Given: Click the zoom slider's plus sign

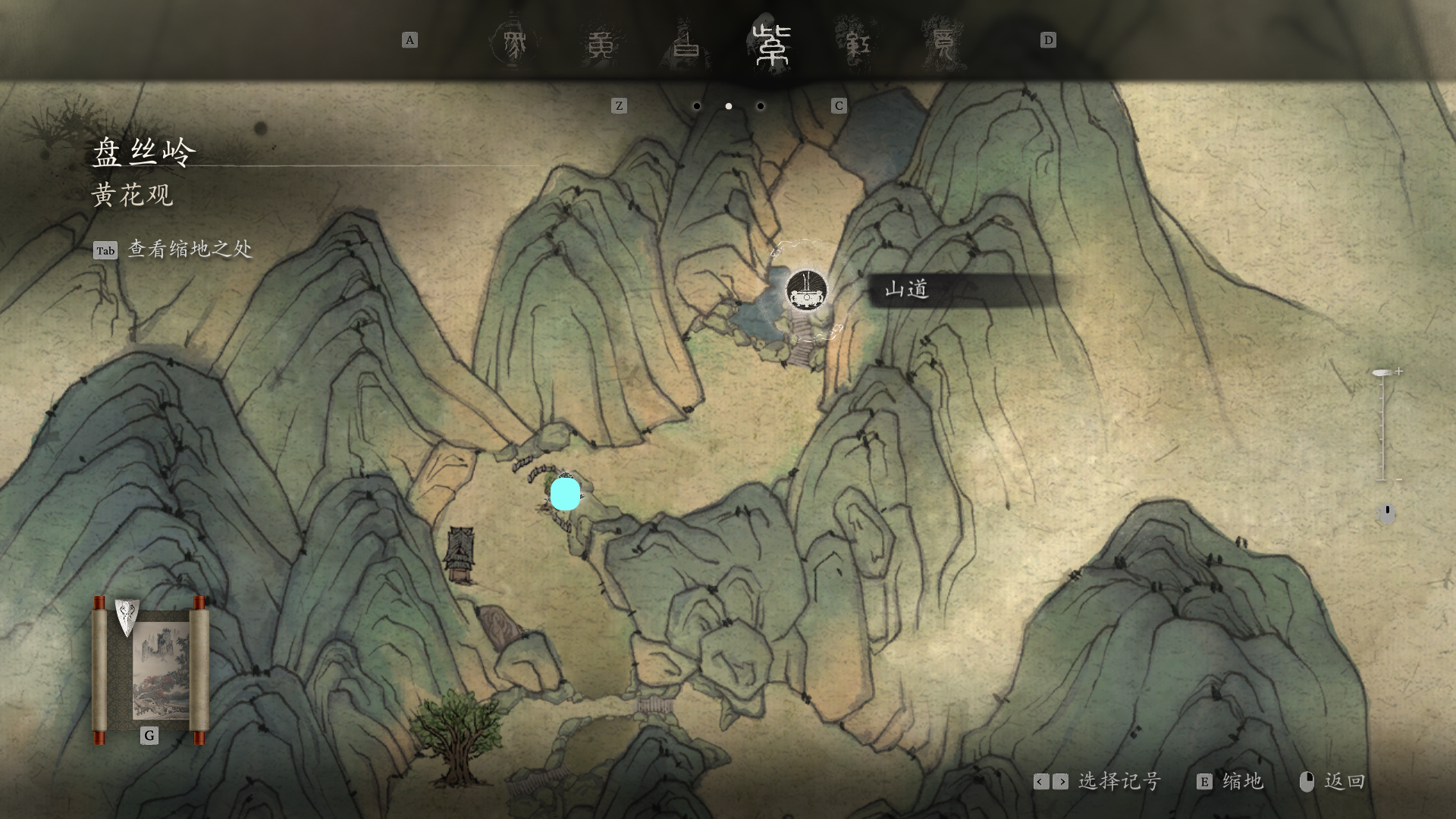Looking at the screenshot, I should point(1398,372).
